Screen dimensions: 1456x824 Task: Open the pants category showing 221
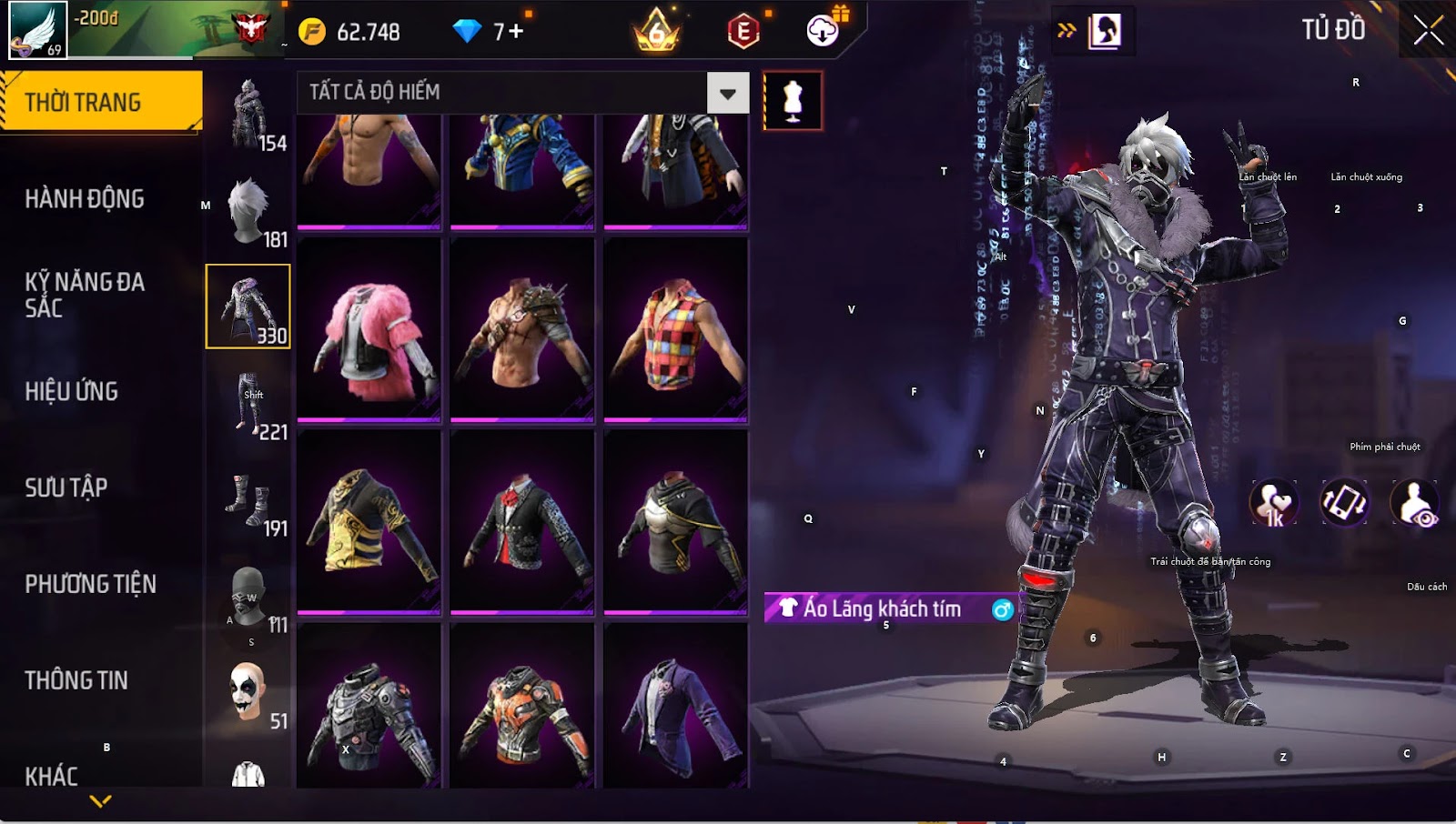[248, 406]
